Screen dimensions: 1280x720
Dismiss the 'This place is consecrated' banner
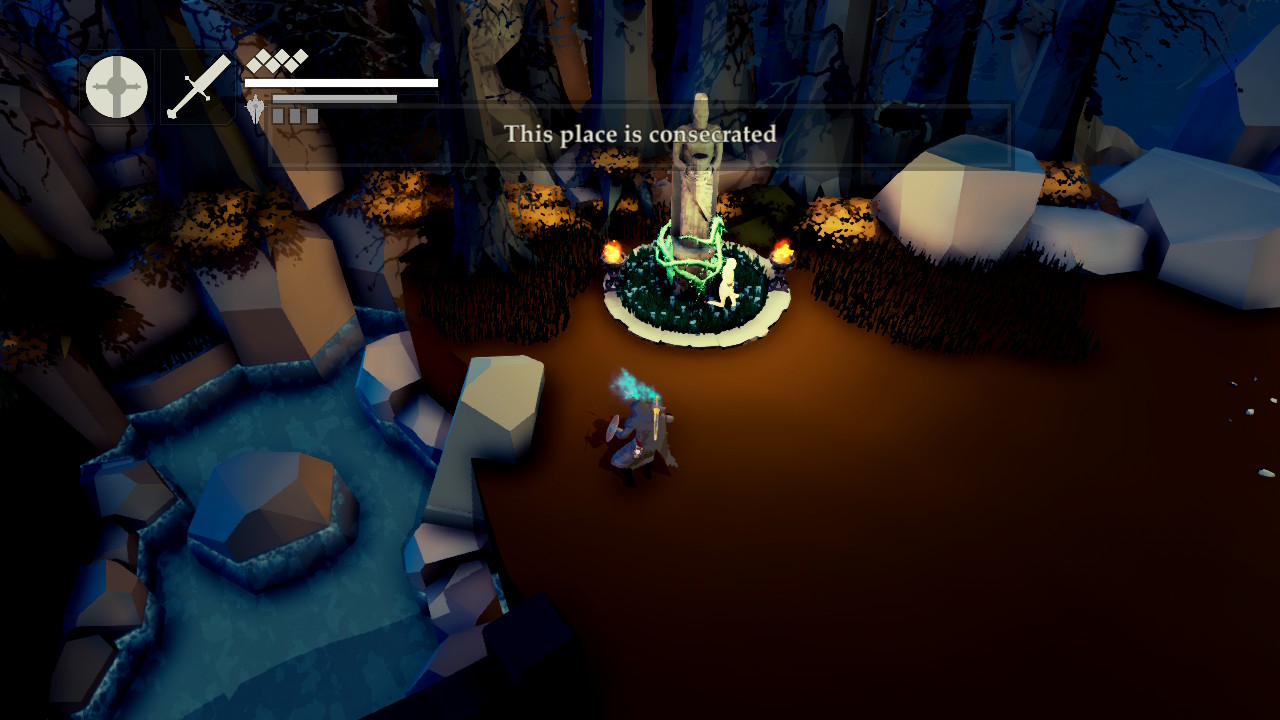click(641, 133)
